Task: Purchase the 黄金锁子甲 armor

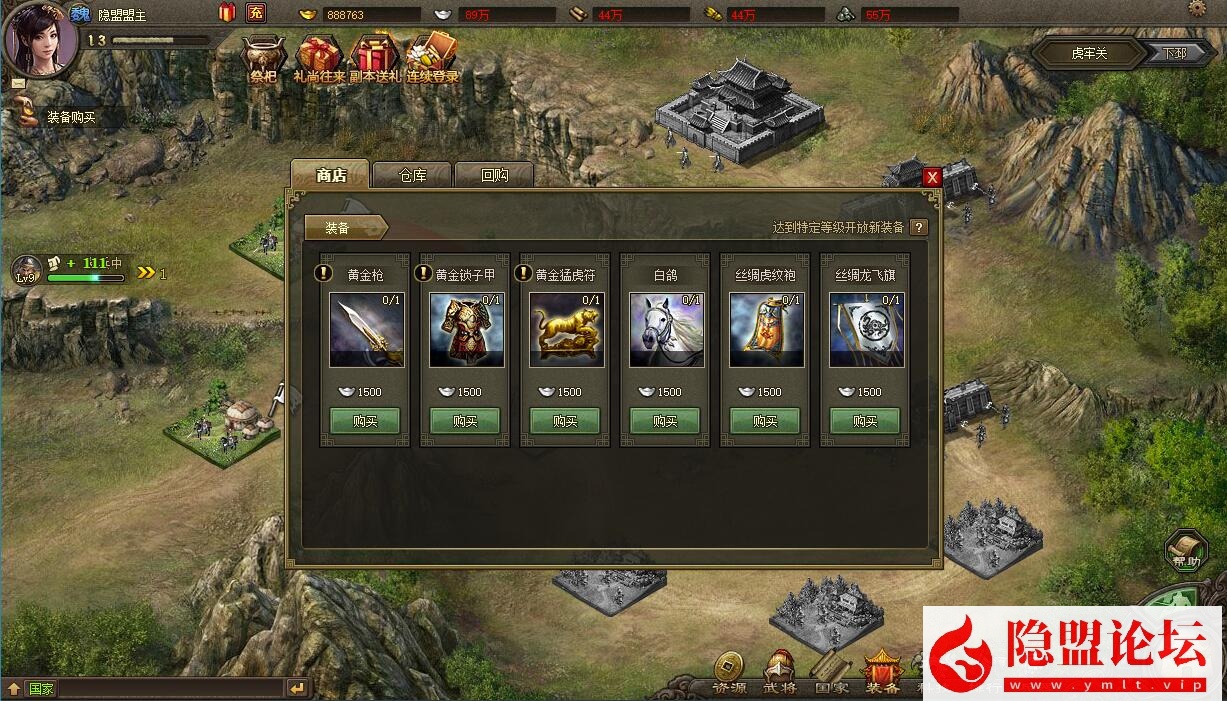Action: click(x=465, y=421)
